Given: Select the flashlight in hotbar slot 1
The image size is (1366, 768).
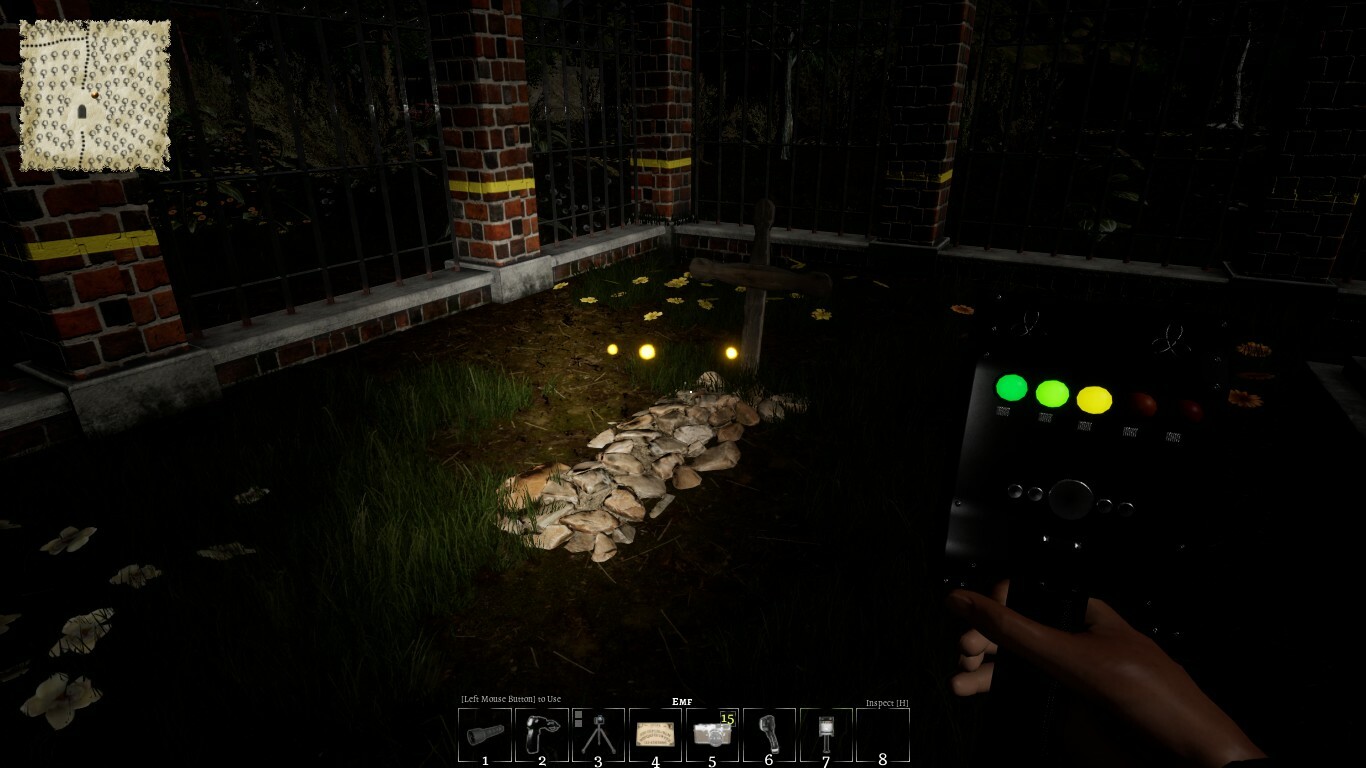Looking at the screenshot, I should pos(484,733).
